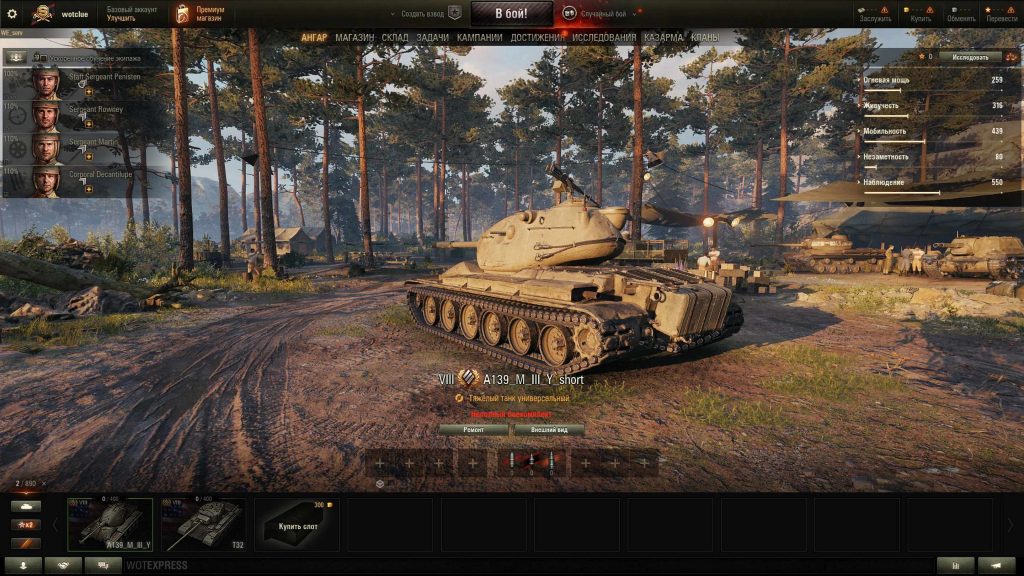Start battle with the 'В бой!' button
Screen dimensions: 1024x576
point(511,14)
